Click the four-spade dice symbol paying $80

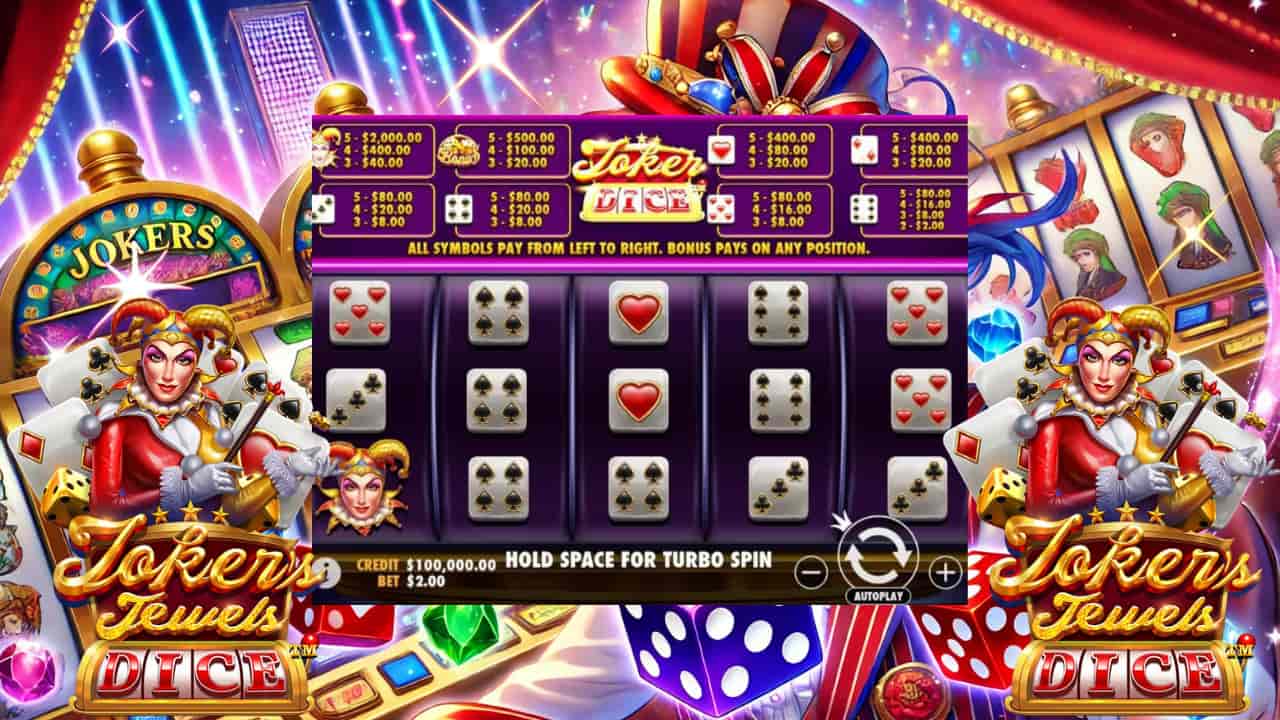[459, 207]
